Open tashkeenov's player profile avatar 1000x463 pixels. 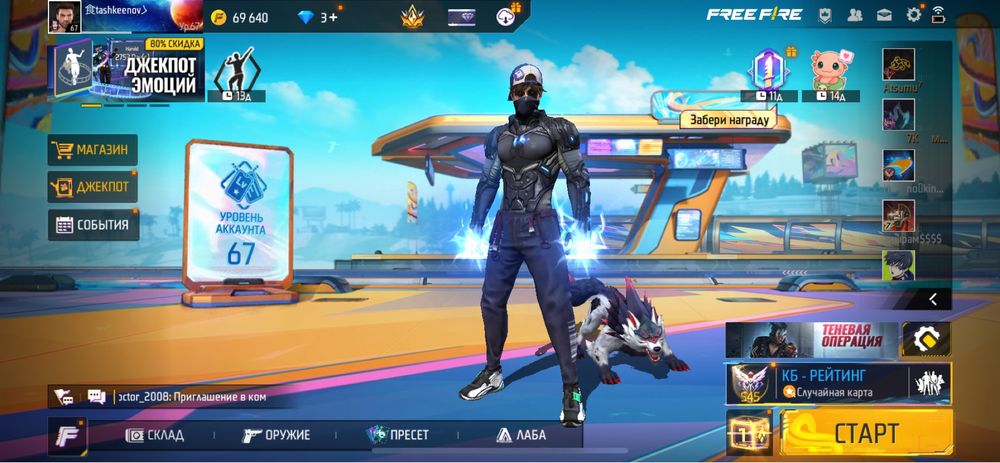(x=63, y=16)
